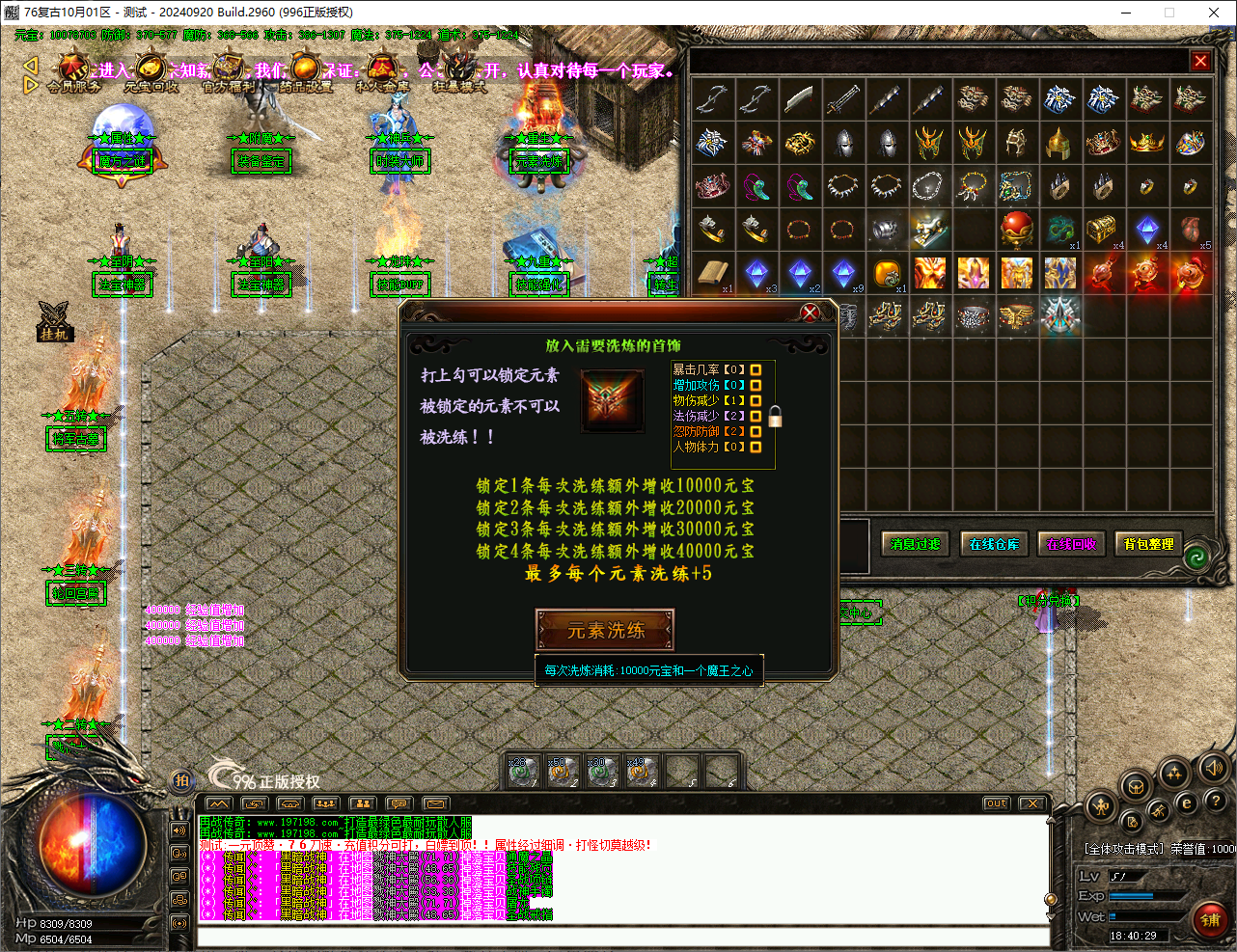Viewport: 1237px width, 952px height.
Task: Click the out tab on the chat window
Action: [995, 802]
